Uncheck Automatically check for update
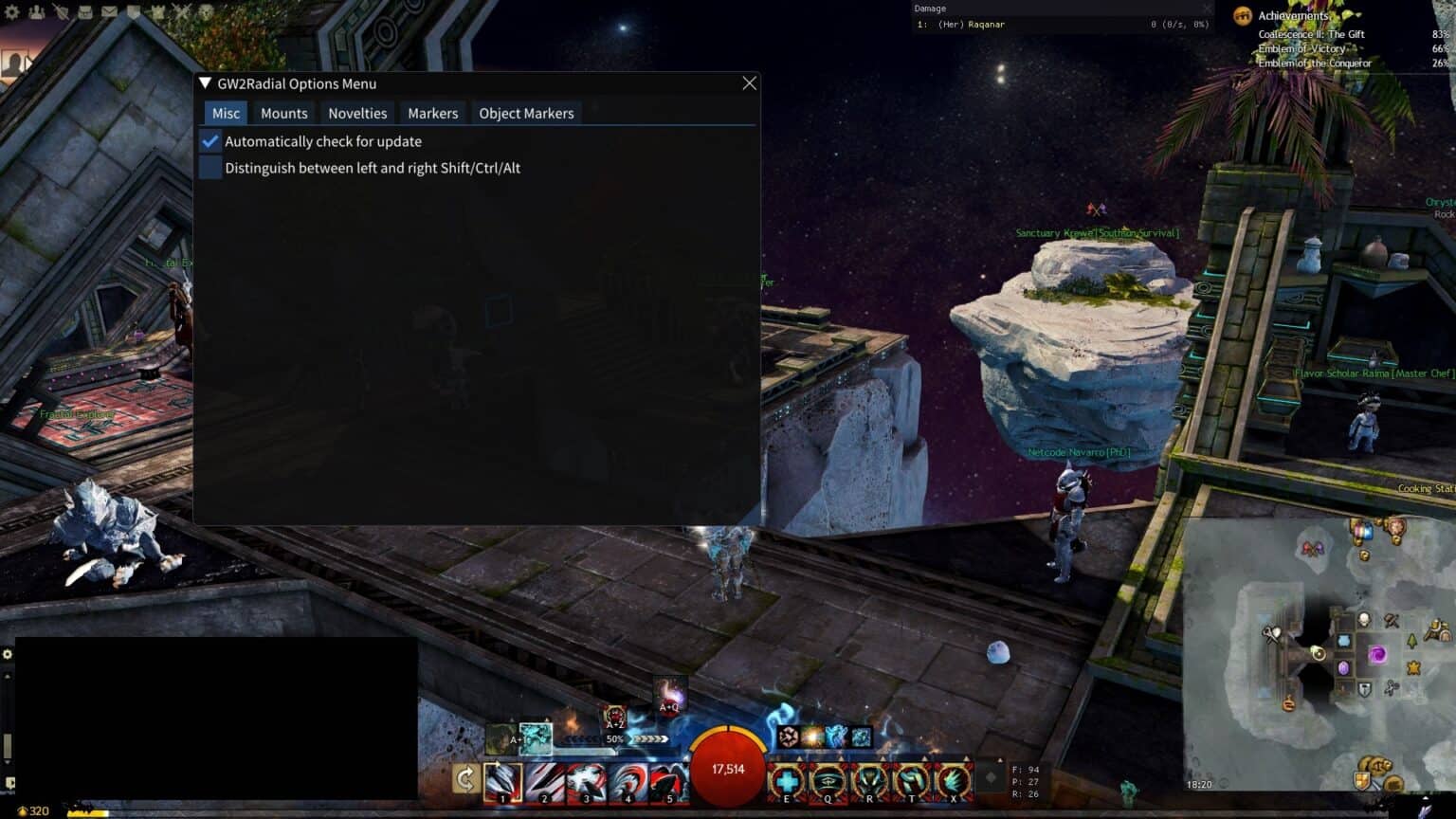The width and height of the screenshot is (1456, 819). tap(209, 140)
